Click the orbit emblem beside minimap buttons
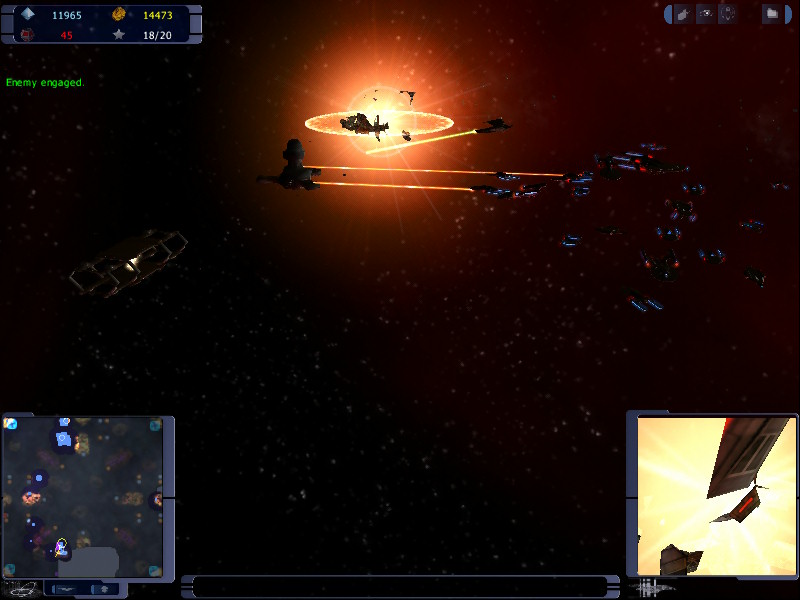This screenshot has height=600, width=800. pyautogui.click(x=22, y=589)
